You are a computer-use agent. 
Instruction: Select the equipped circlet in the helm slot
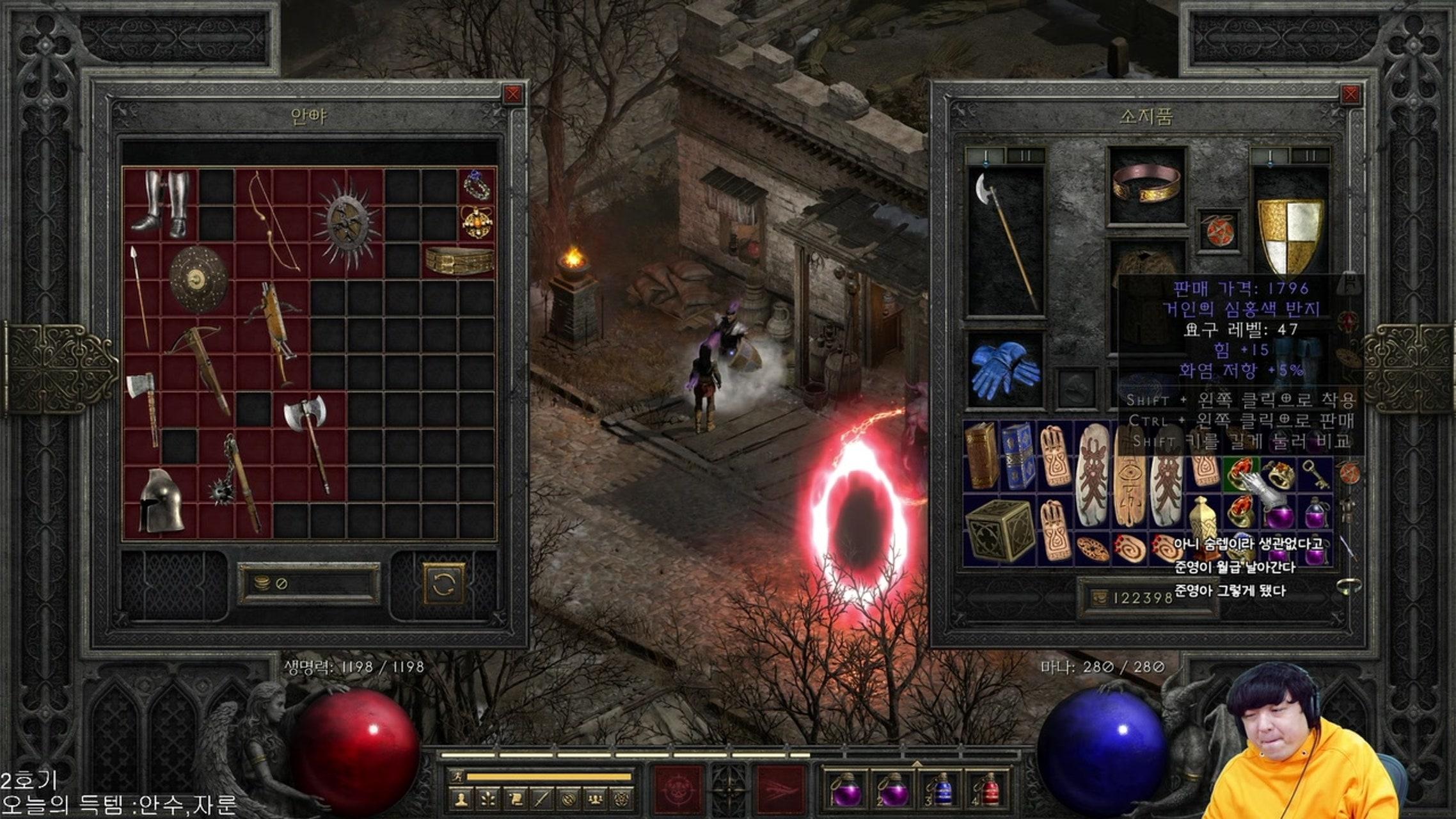coord(1146,184)
